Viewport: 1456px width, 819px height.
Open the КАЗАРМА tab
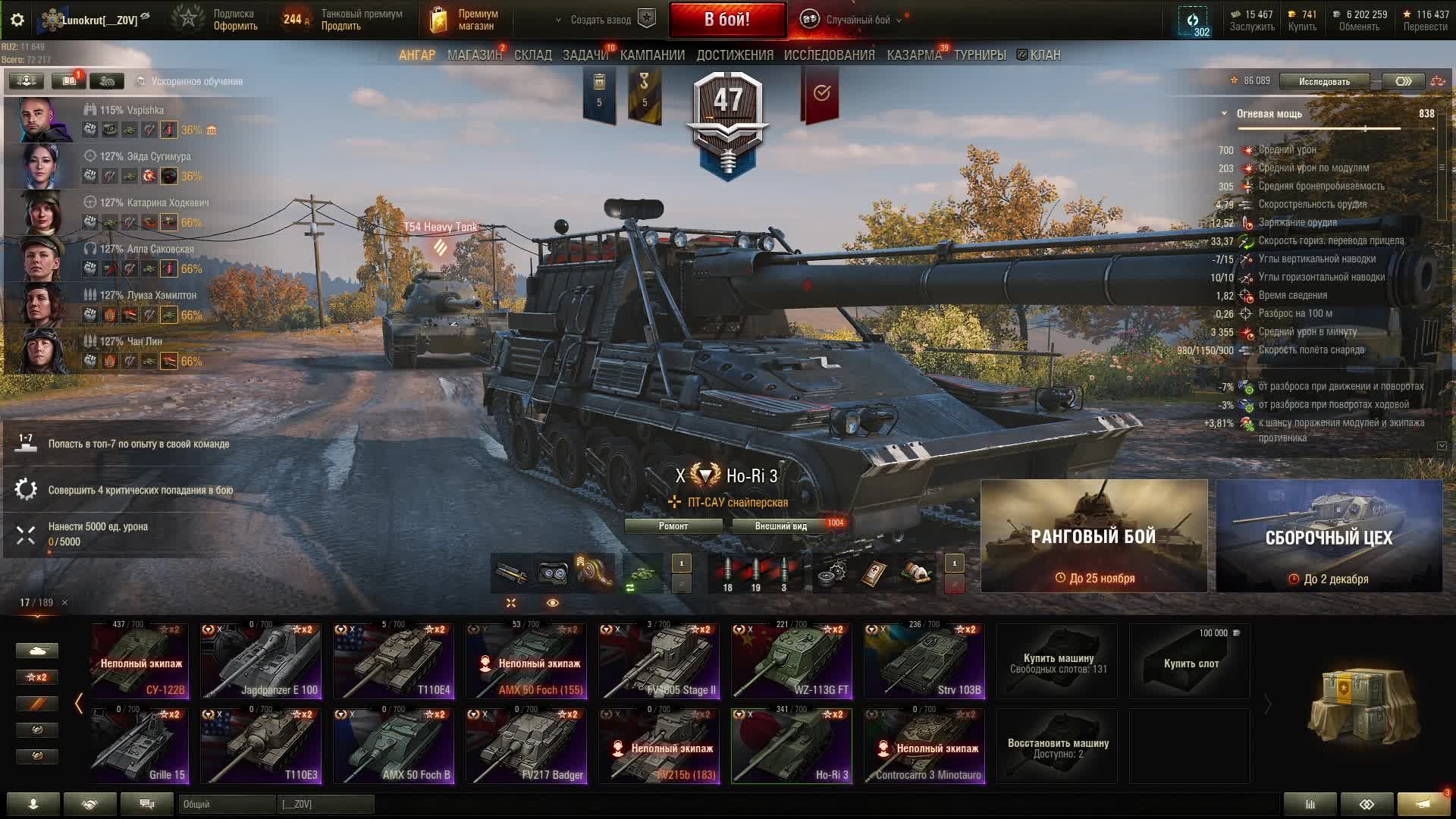tap(914, 55)
